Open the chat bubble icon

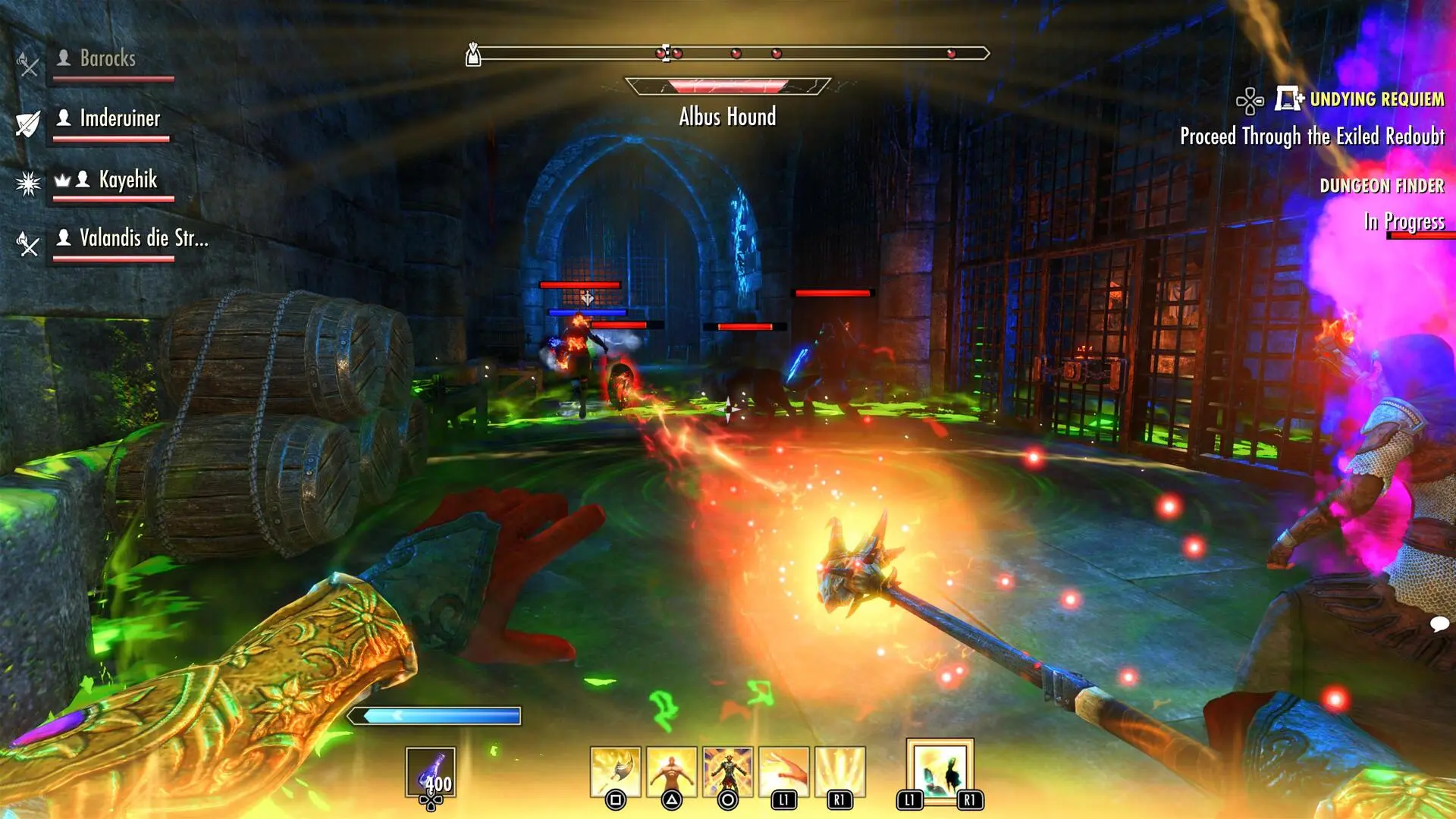click(1439, 624)
